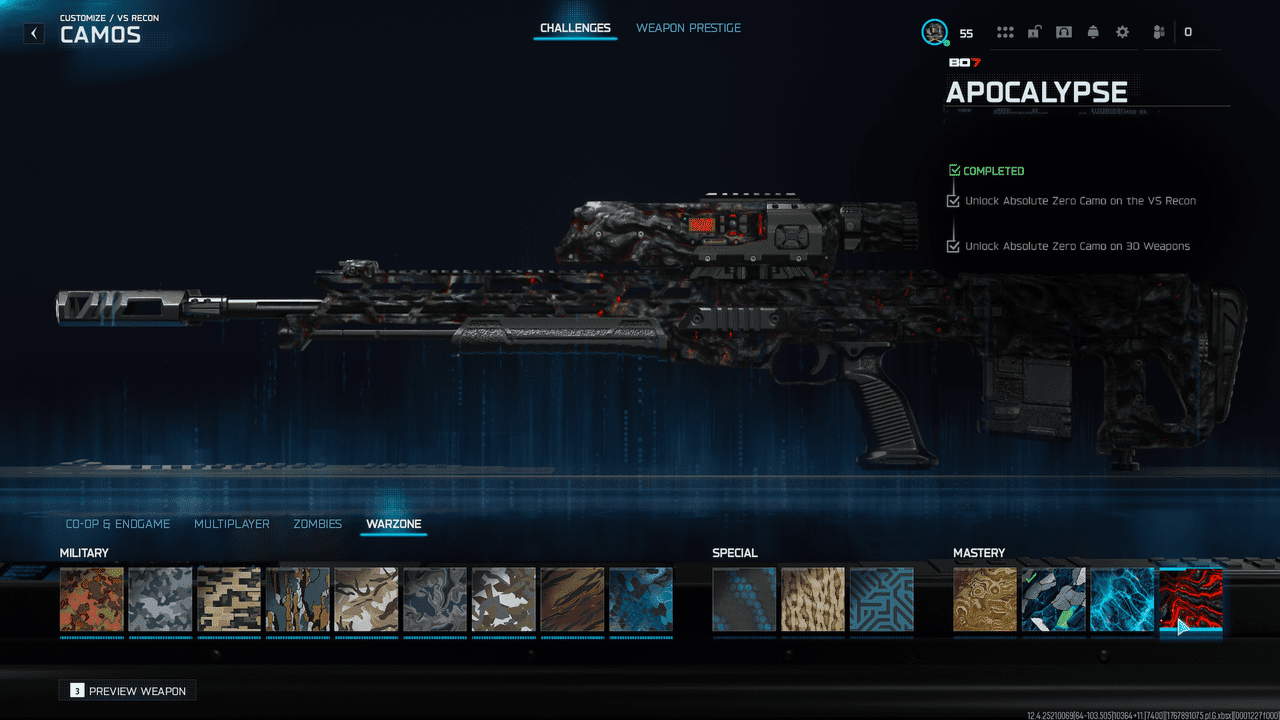Select the first Military camo thumbnail
Screen dimensions: 1280x720
coord(91,600)
